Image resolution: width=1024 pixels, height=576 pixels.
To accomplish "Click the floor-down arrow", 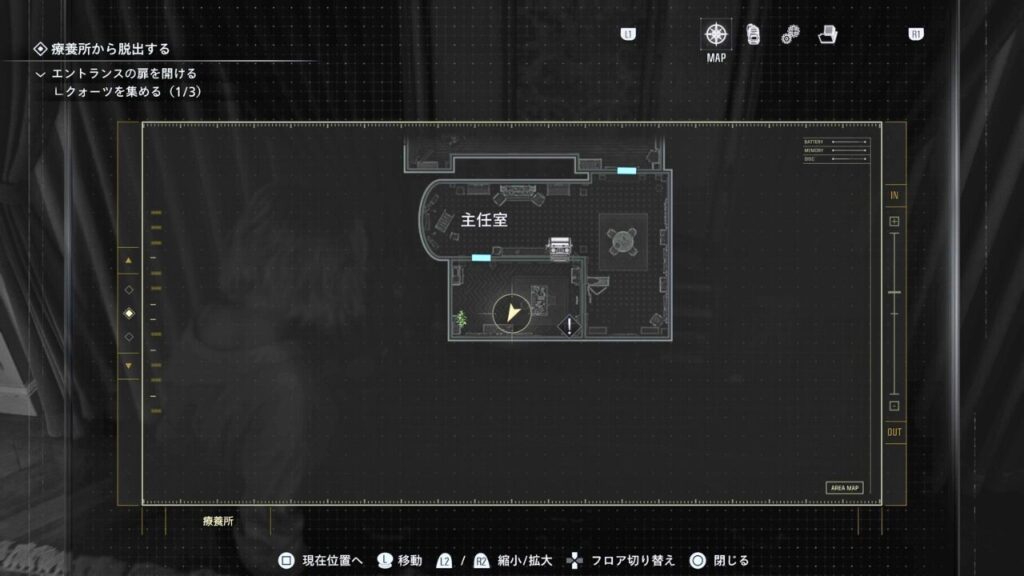I will pyautogui.click(x=128, y=366).
